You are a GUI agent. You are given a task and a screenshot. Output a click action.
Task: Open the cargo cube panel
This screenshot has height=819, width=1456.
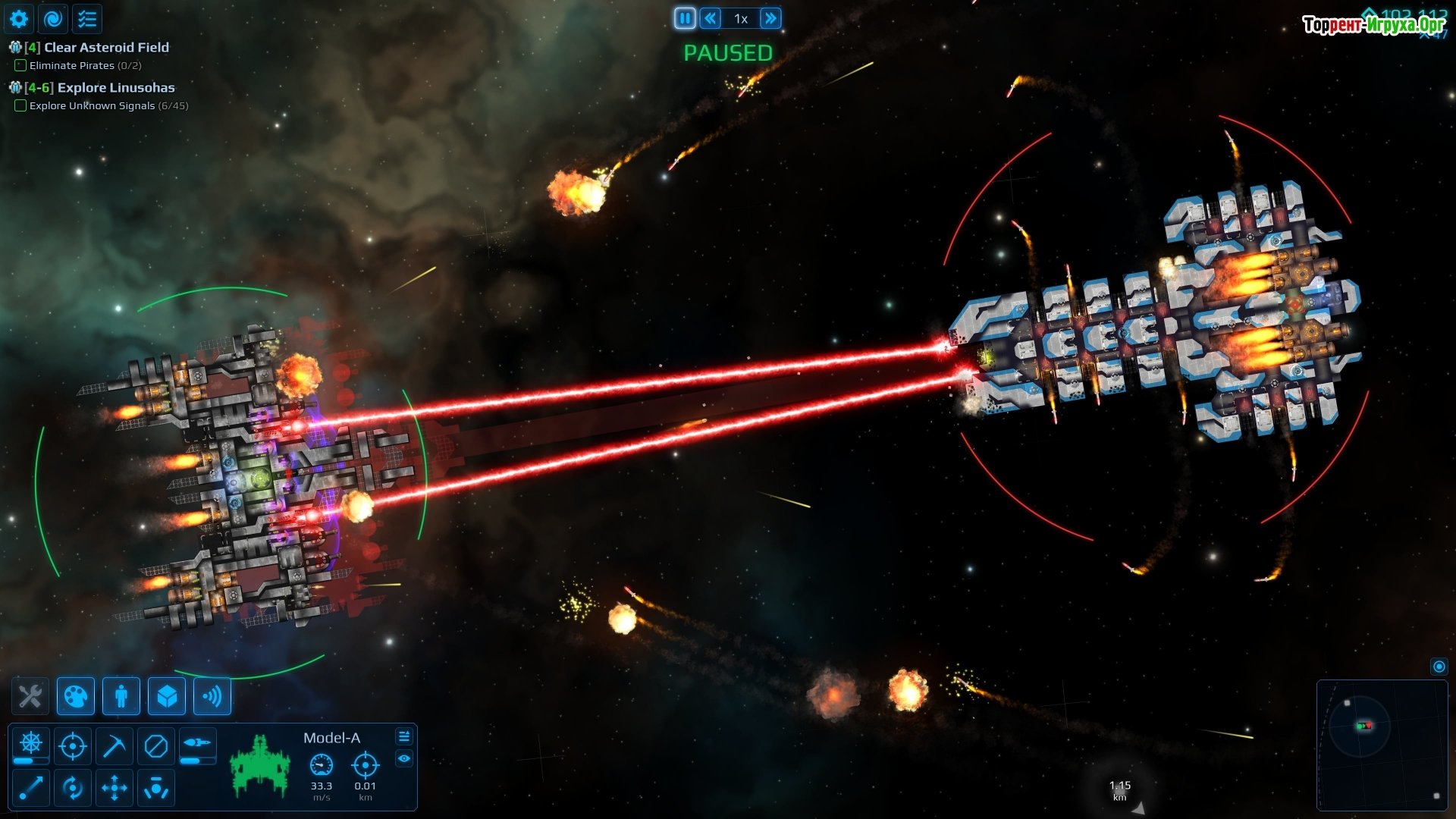pyautogui.click(x=167, y=696)
